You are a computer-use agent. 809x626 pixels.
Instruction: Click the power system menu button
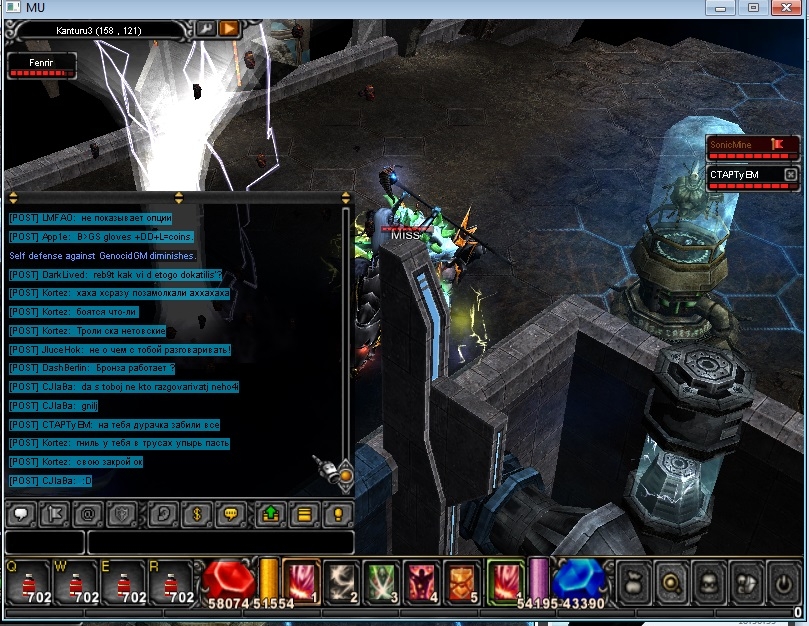783,583
